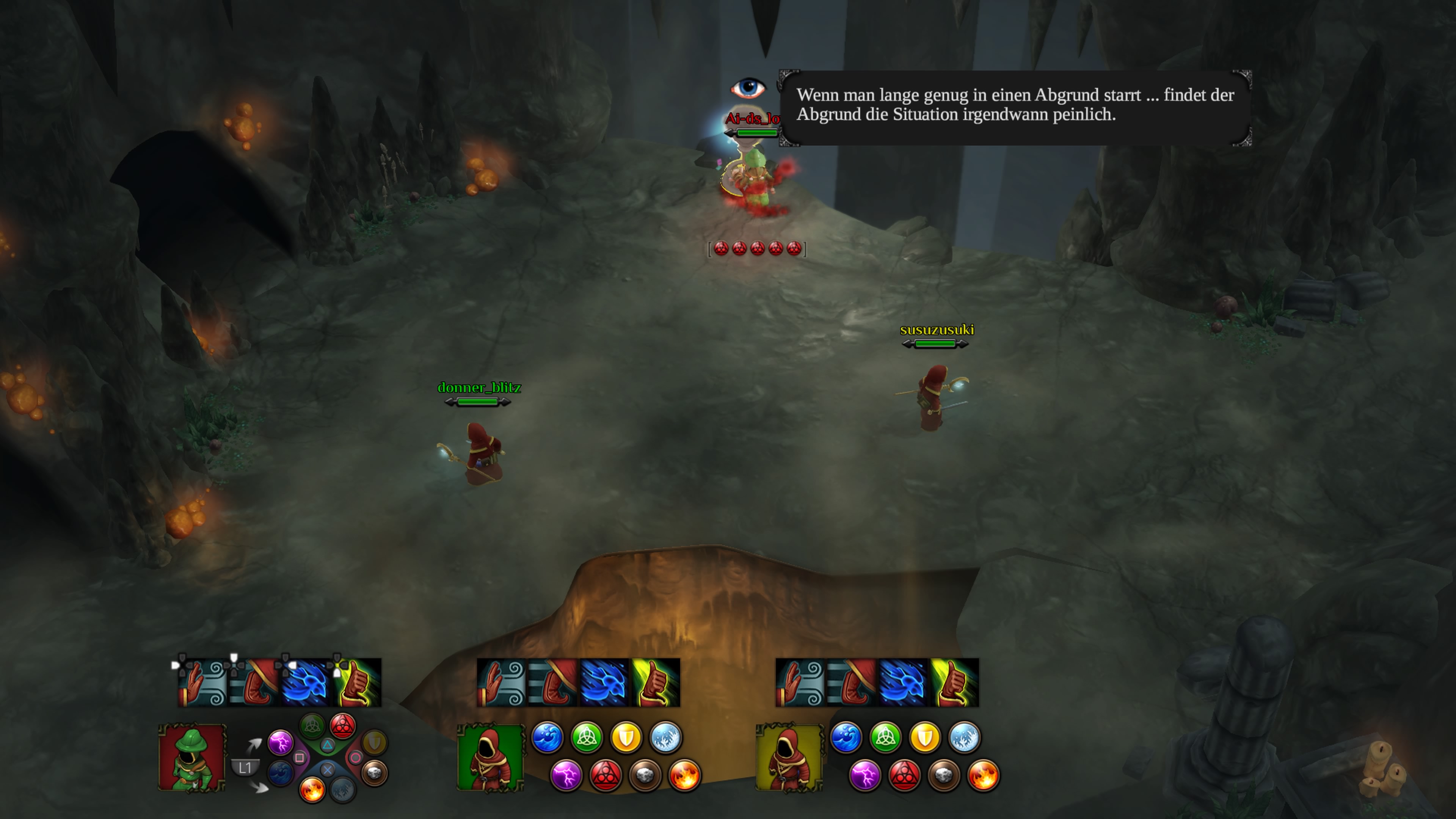Choose the yellow shield element beside the green-background portrait
Screen dimensions: 1456x819
[626, 737]
